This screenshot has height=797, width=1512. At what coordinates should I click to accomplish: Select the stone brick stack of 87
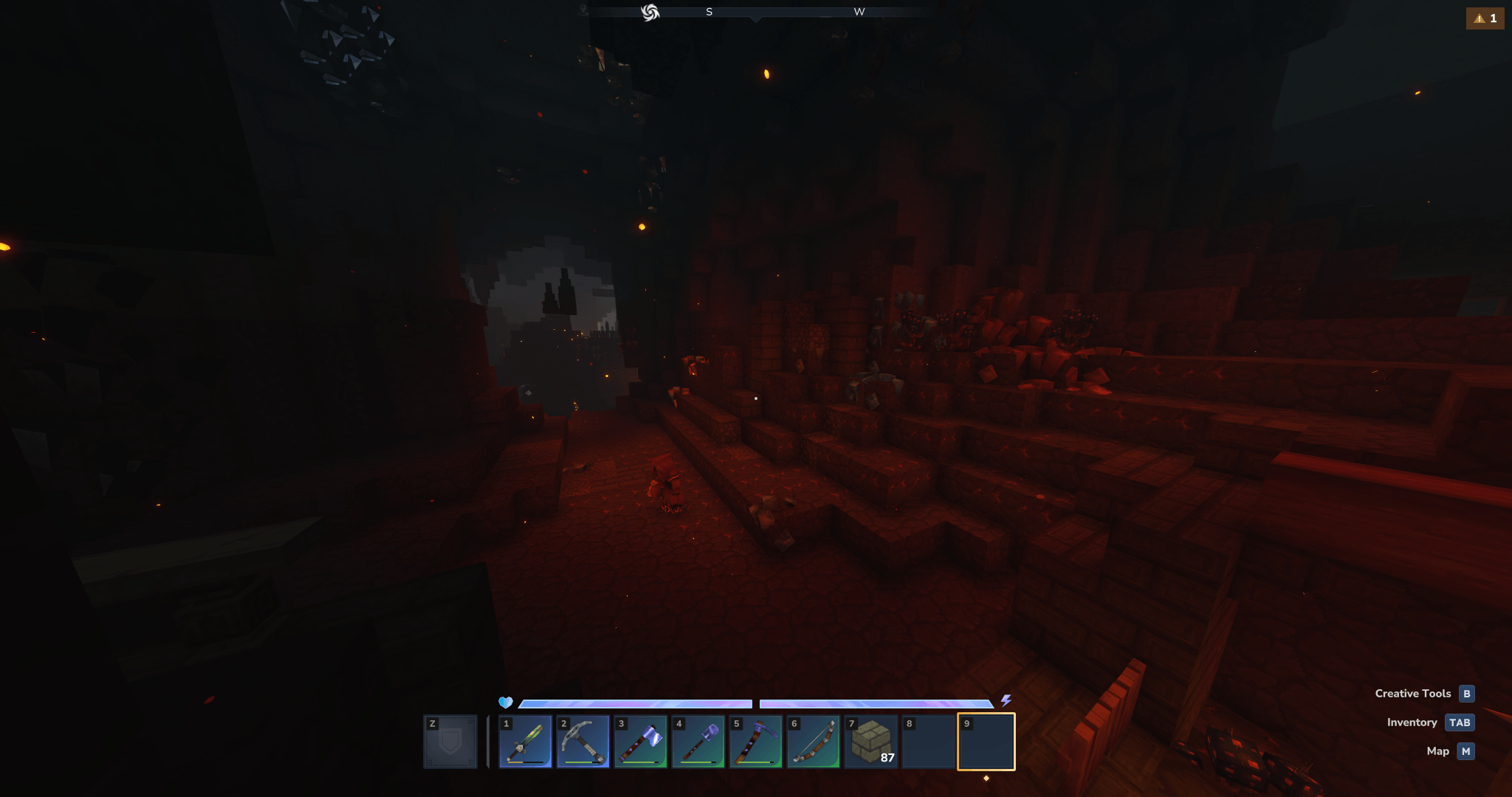[x=871, y=742]
